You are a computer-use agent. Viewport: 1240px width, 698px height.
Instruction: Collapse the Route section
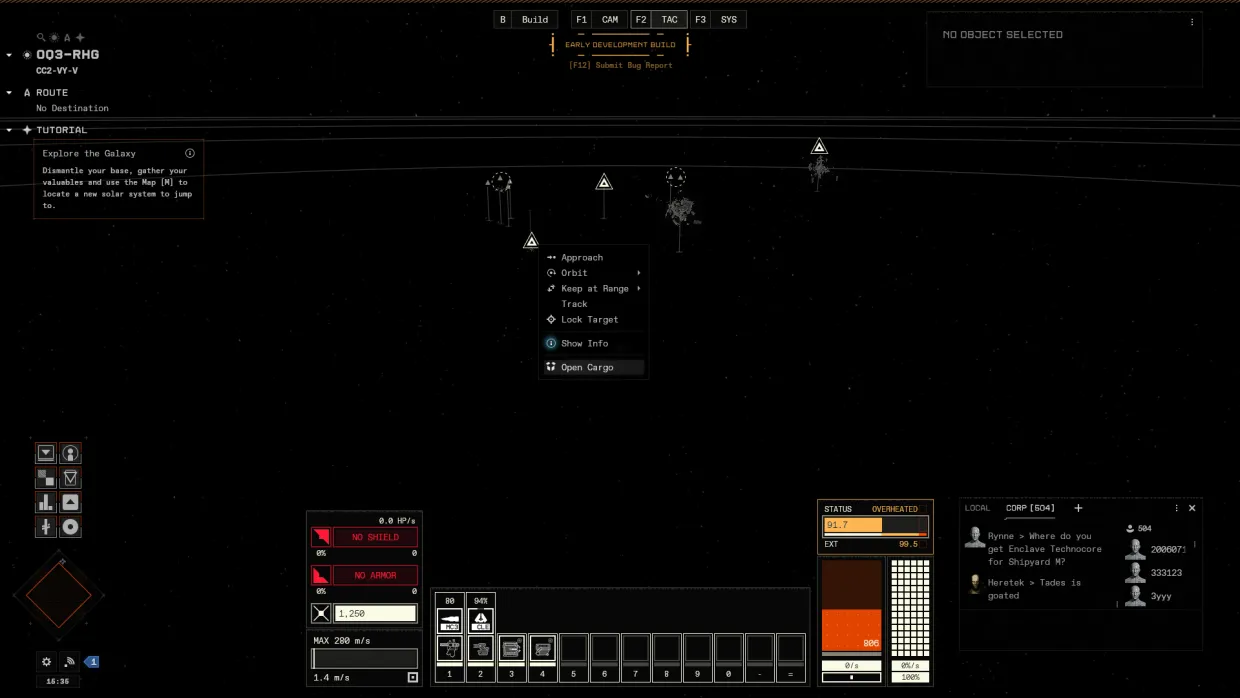click(x=10, y=93)
